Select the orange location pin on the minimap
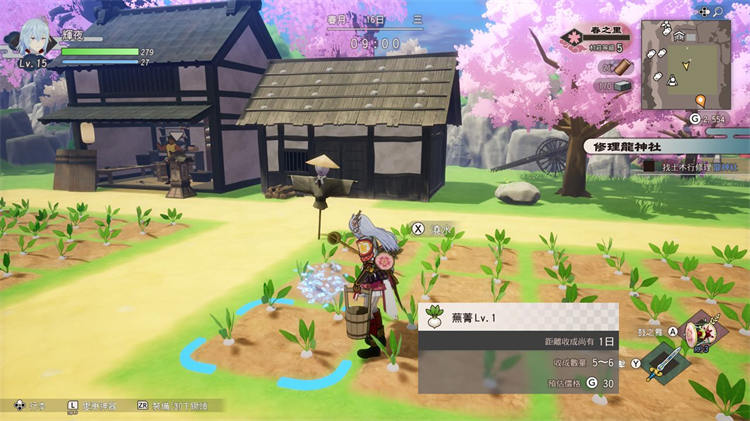This screenshot has width=750, height=421. [700, 100]
